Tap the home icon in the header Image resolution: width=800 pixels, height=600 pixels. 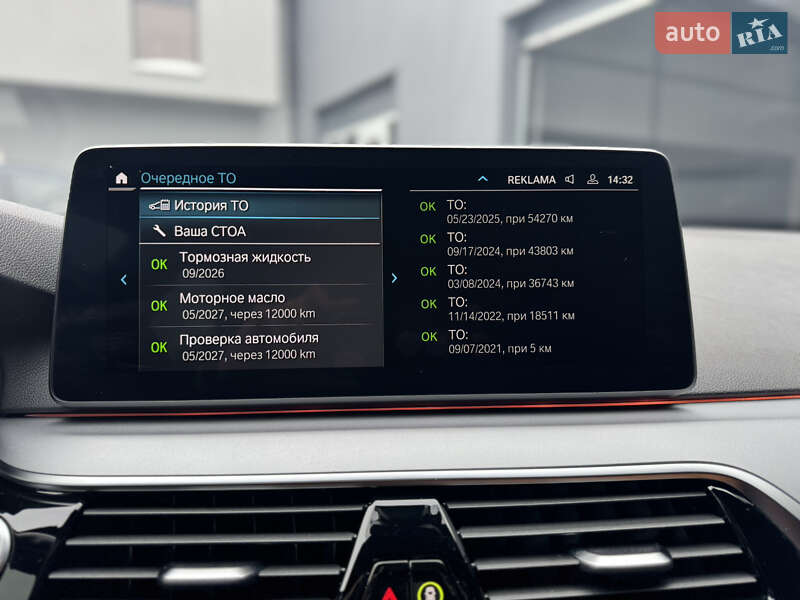pos(122,178)
